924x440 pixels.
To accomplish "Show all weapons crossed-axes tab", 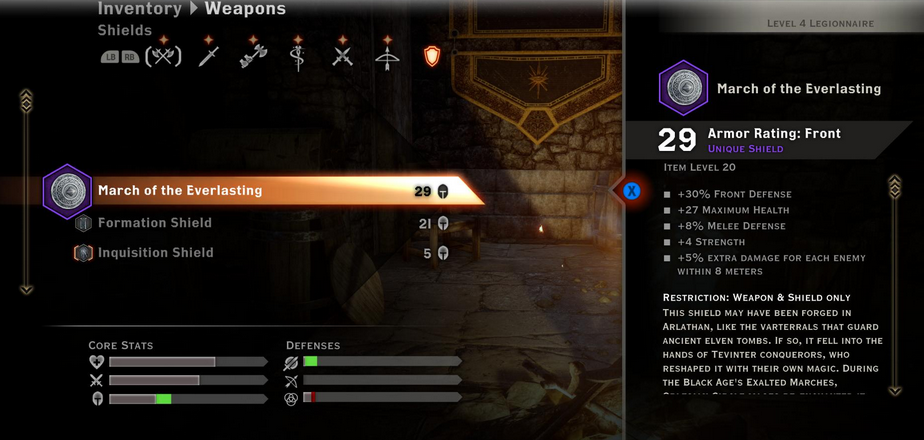I will coord(164,56).
